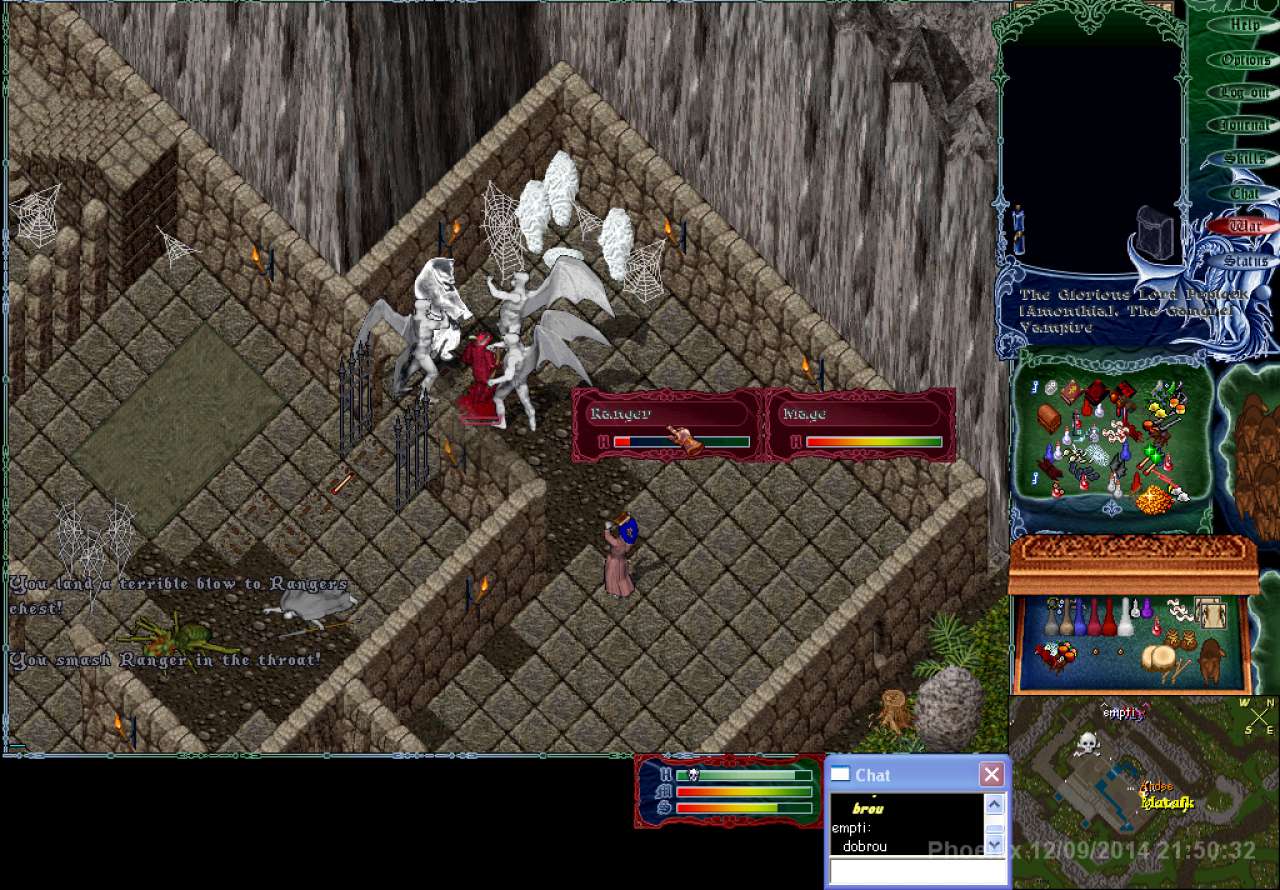Toggle the red War mode button
Viewport: 1280px width, 890px height.
tap(1244, 226)
